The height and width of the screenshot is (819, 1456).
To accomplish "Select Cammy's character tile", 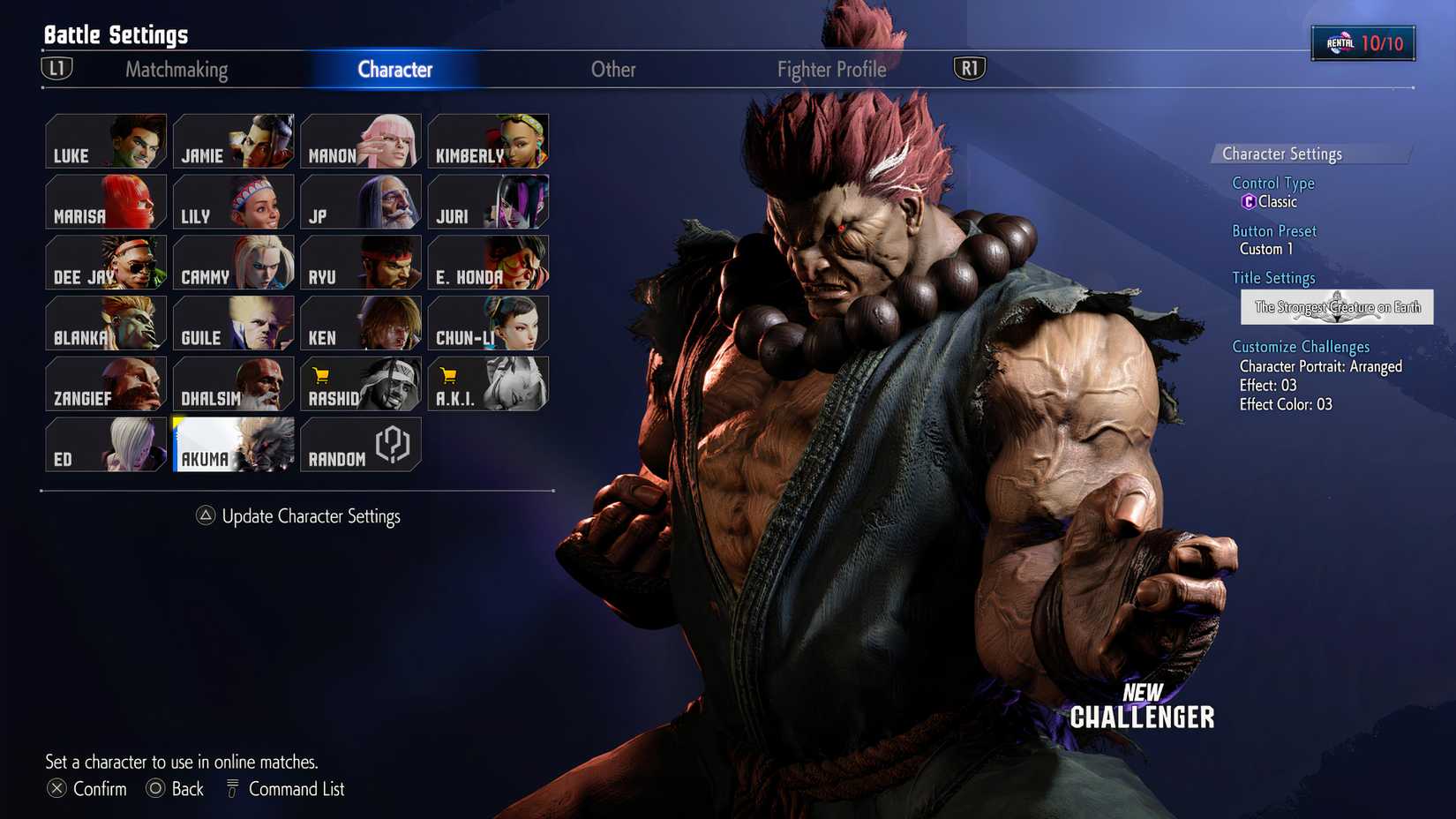I will pos(233,263).
